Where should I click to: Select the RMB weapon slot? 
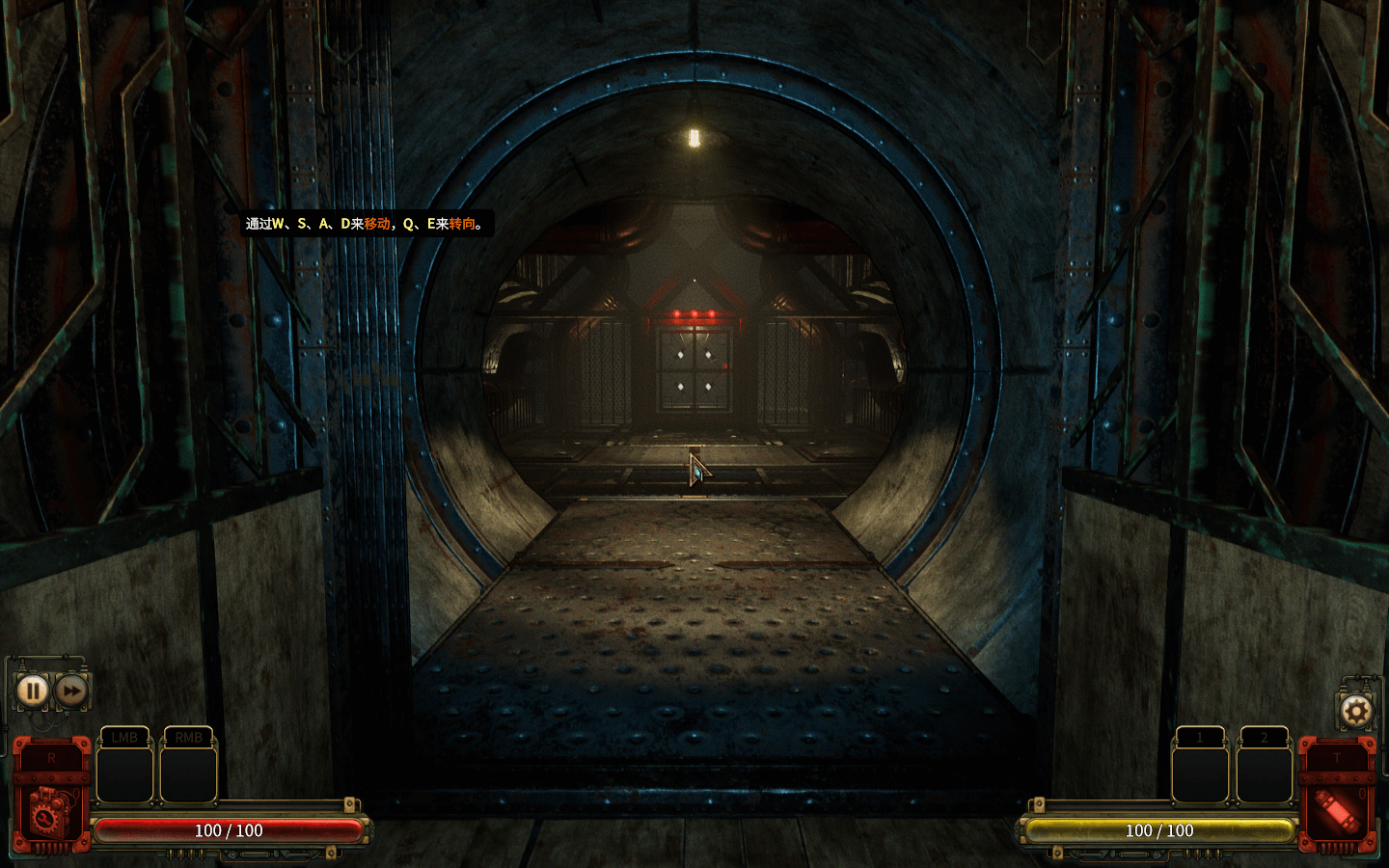point(189,769)
